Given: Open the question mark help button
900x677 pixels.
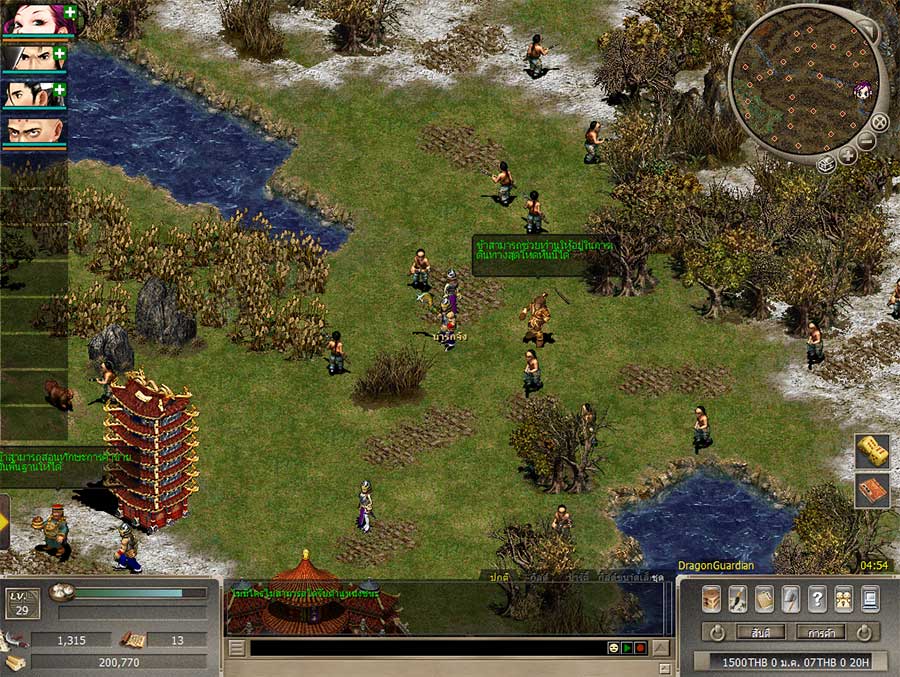Looking at the screenshot, I should (816, 598).
